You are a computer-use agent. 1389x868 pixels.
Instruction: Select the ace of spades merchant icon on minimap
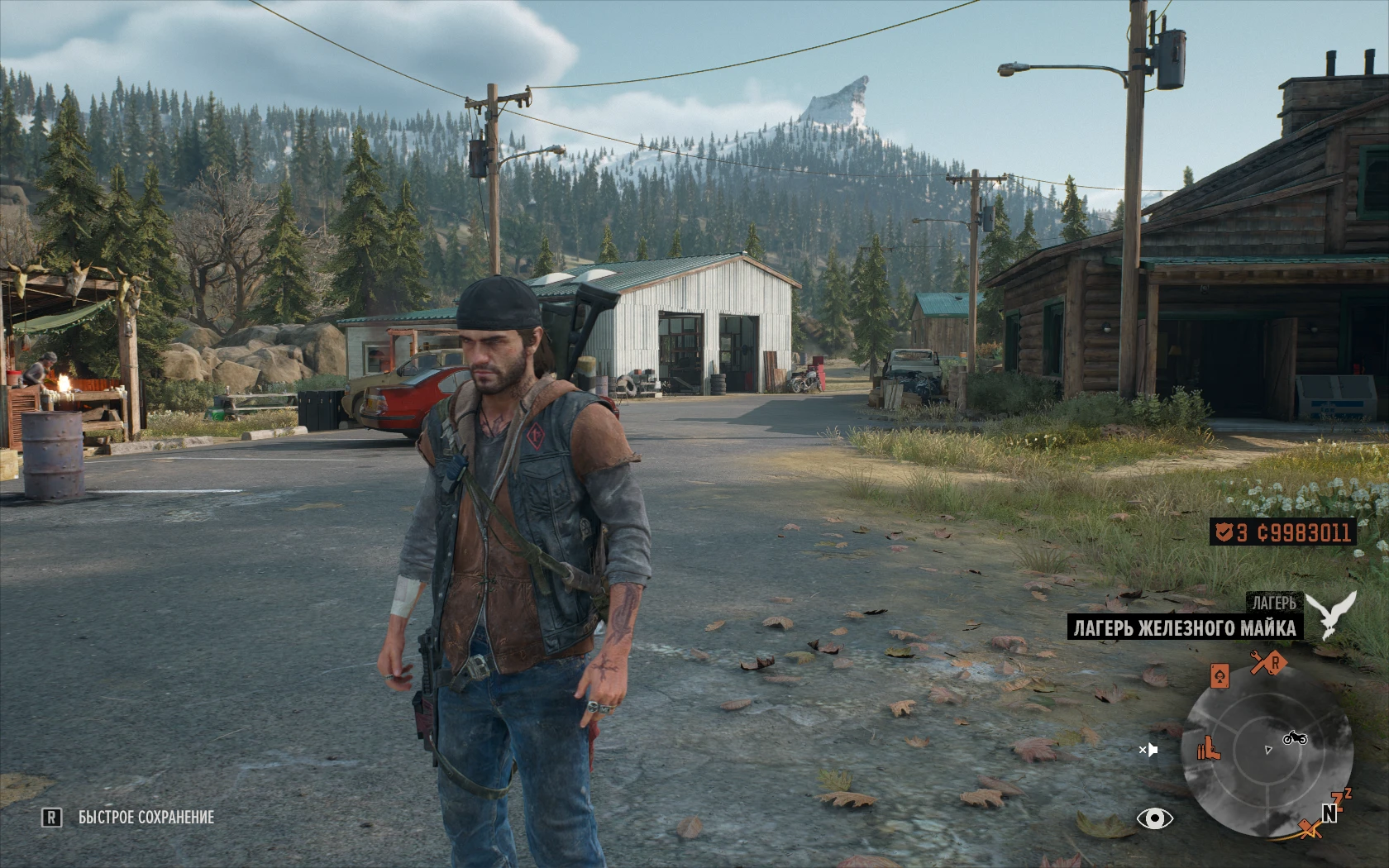point(1220,676)
